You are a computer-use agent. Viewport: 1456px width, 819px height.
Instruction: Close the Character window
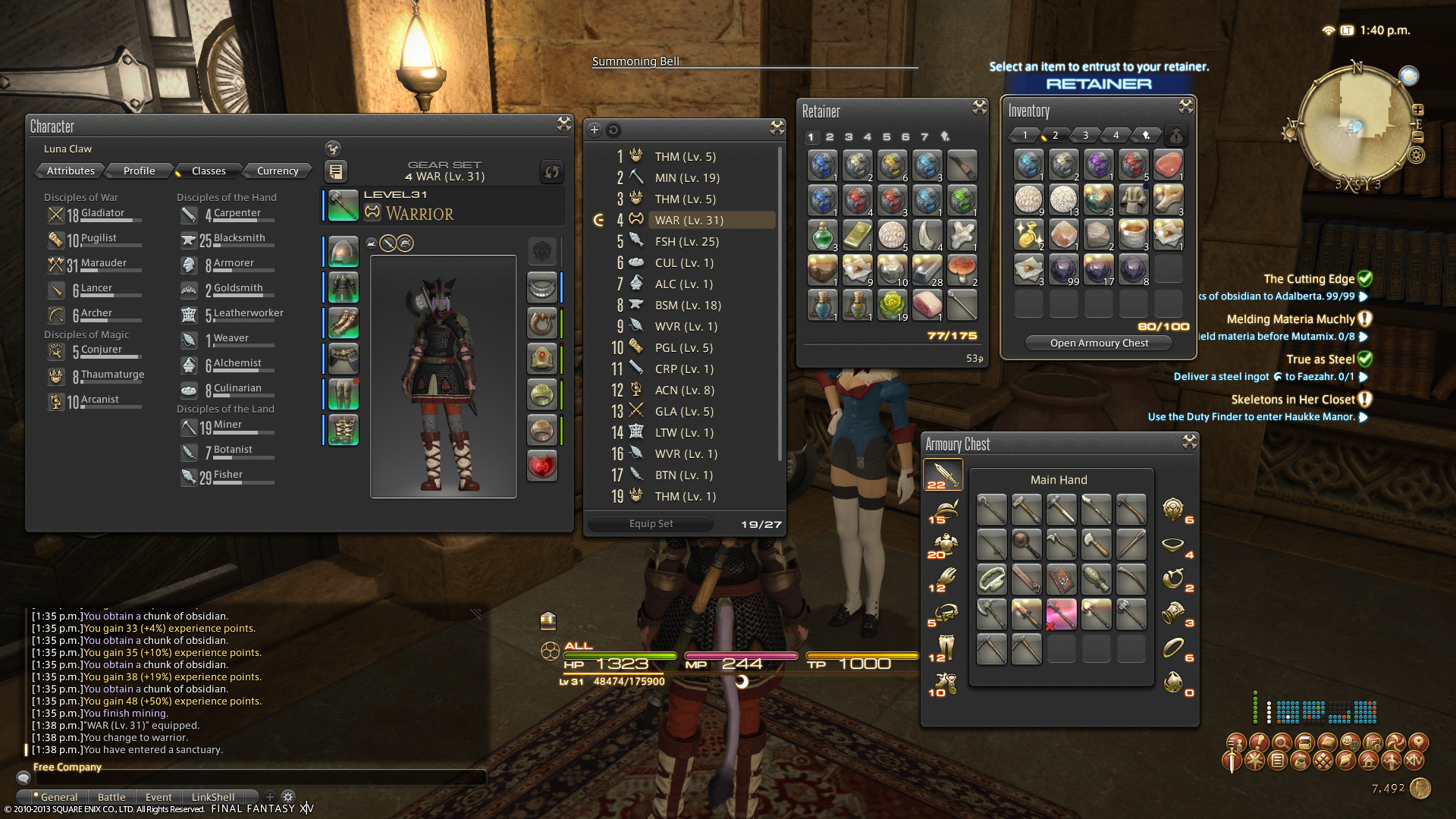point(563,124)
